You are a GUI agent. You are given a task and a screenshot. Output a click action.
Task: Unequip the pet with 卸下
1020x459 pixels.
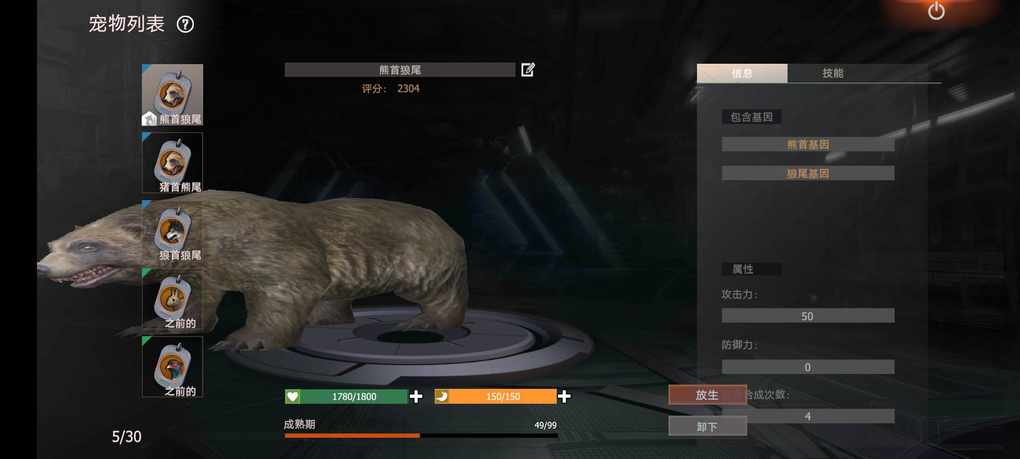pyautogui.click(x=707, y=425)
